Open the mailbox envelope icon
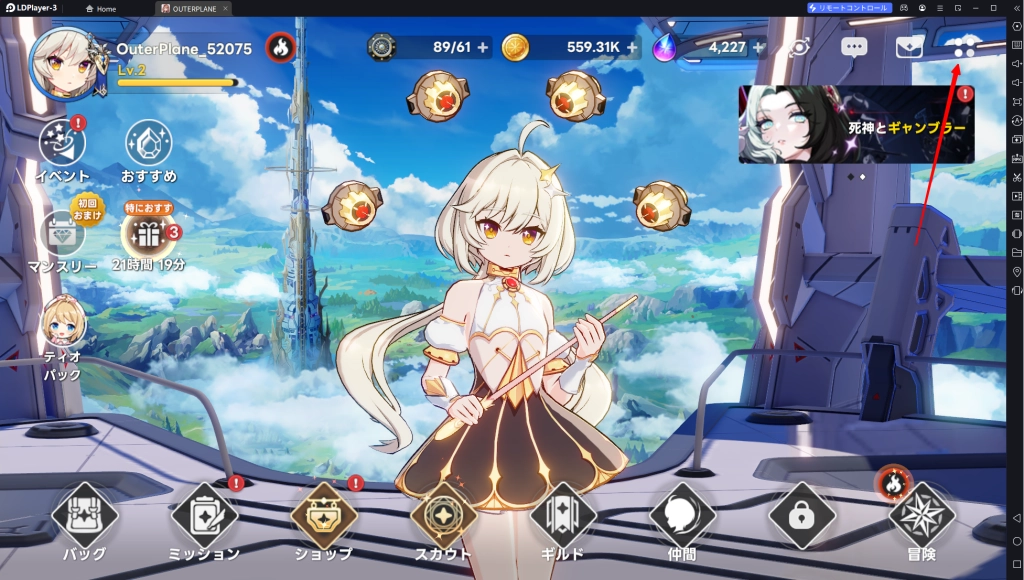Image resolution: width=1024 pixels, height=580 pixels. coord(909,47)
